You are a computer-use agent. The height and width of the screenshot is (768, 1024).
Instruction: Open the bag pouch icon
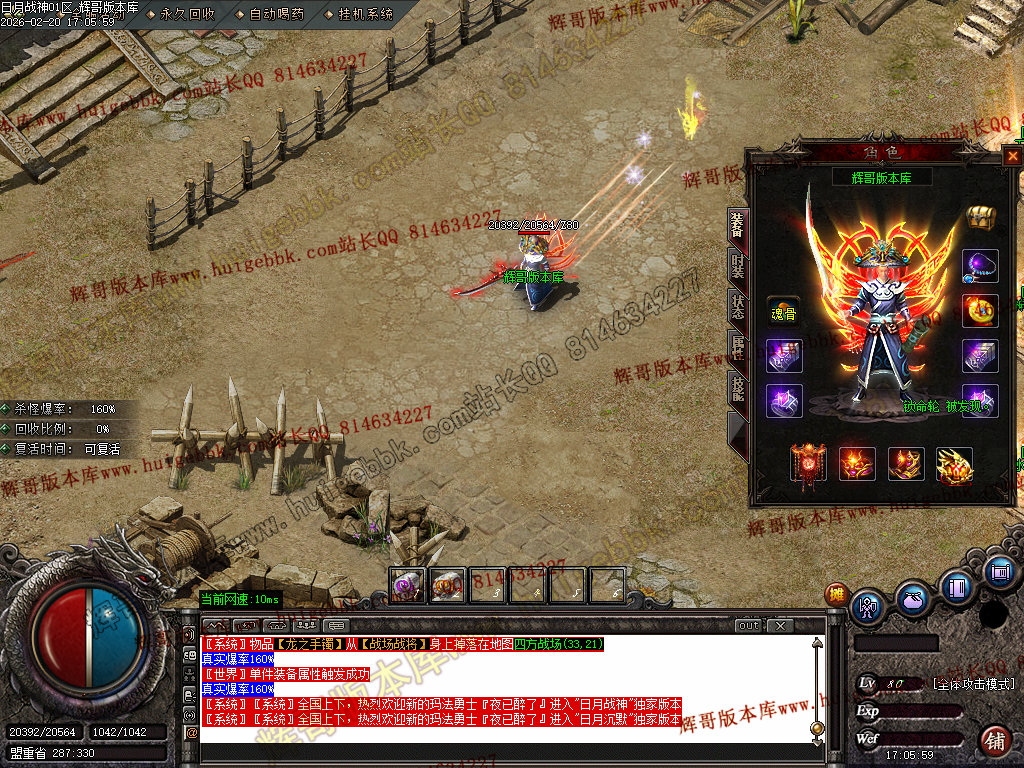point(913,598)
